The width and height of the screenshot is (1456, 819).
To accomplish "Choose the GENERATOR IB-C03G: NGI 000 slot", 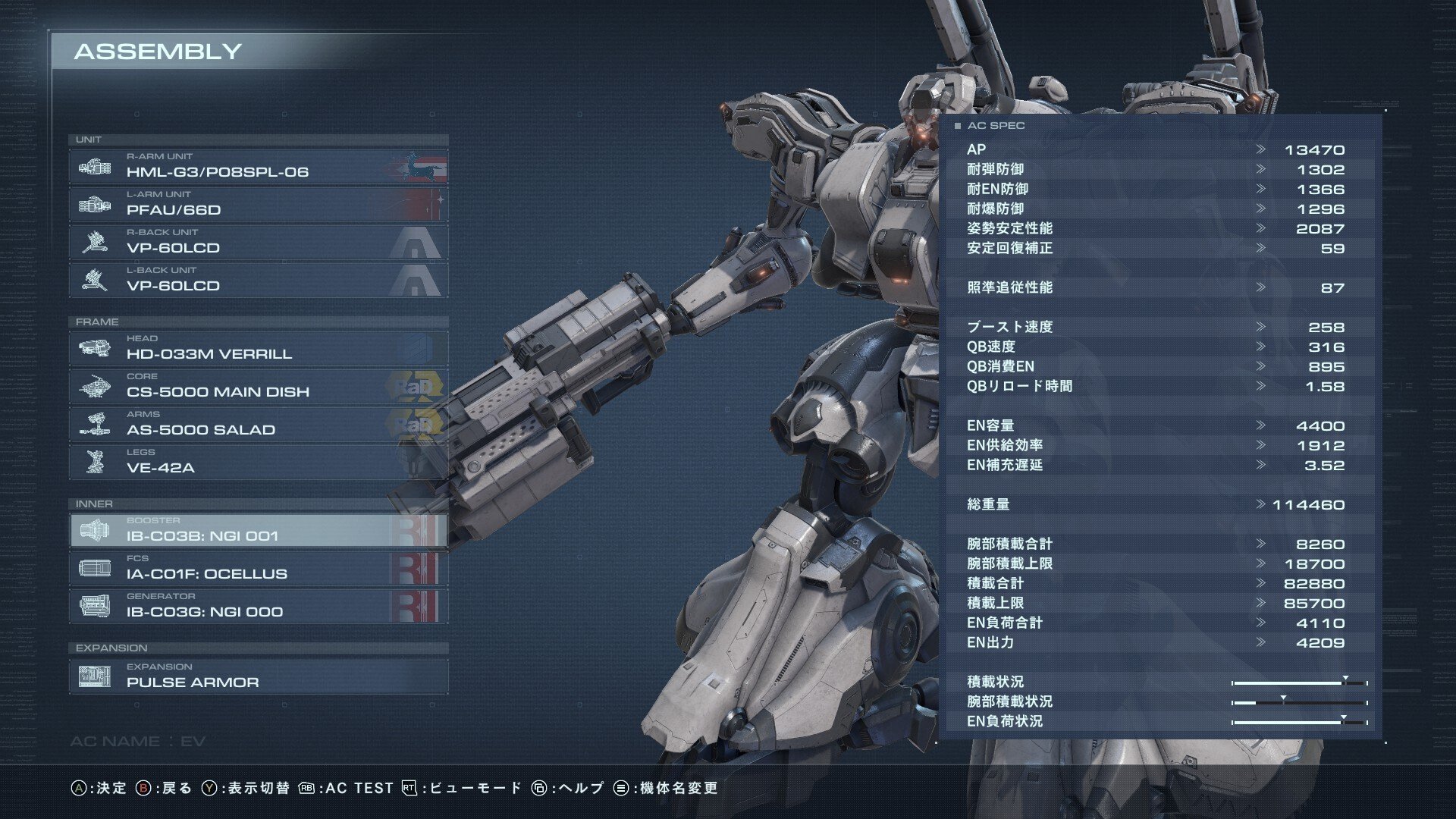I will pos(258,606).
